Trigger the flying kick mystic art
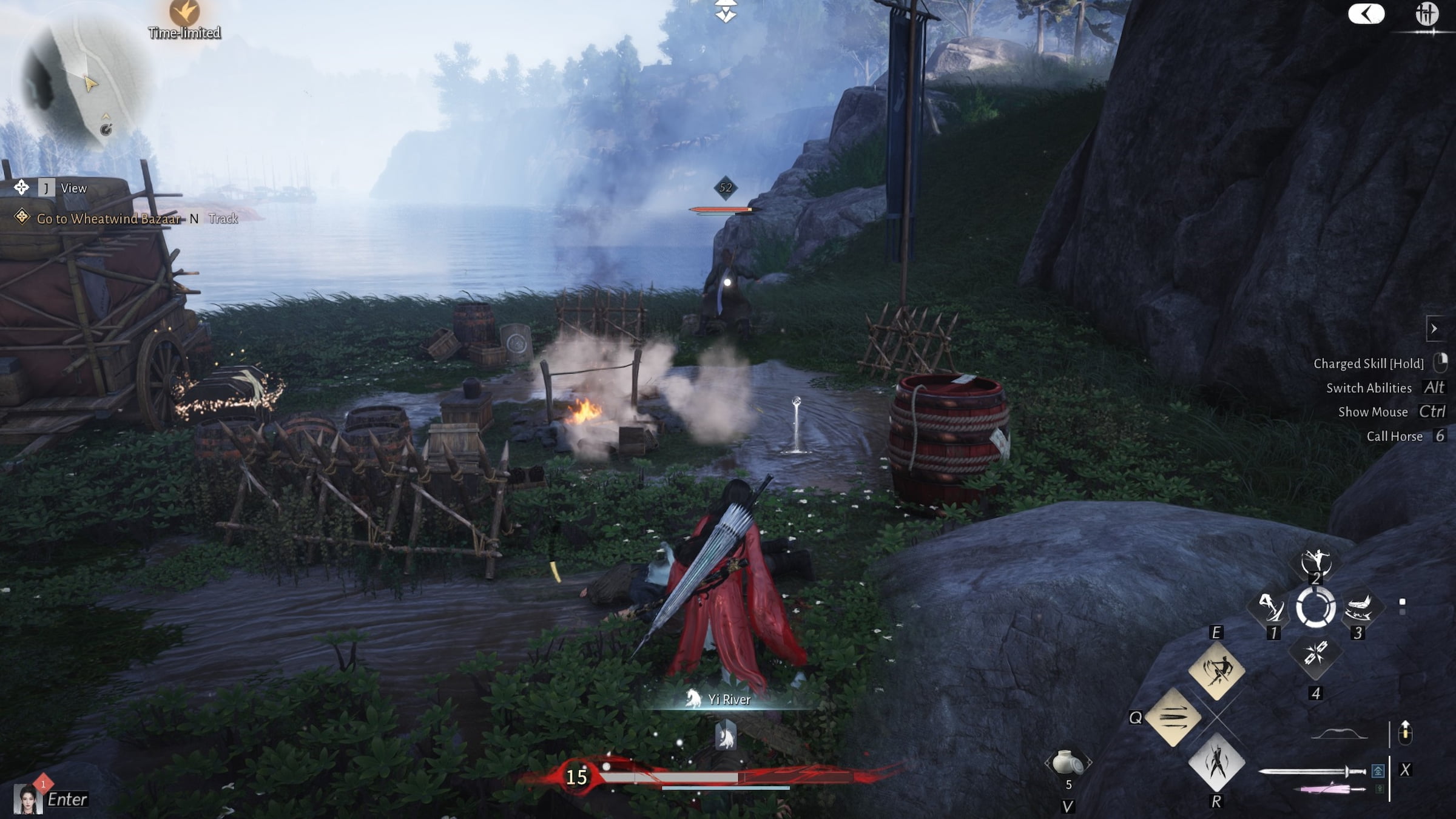 click(1271, 607)
